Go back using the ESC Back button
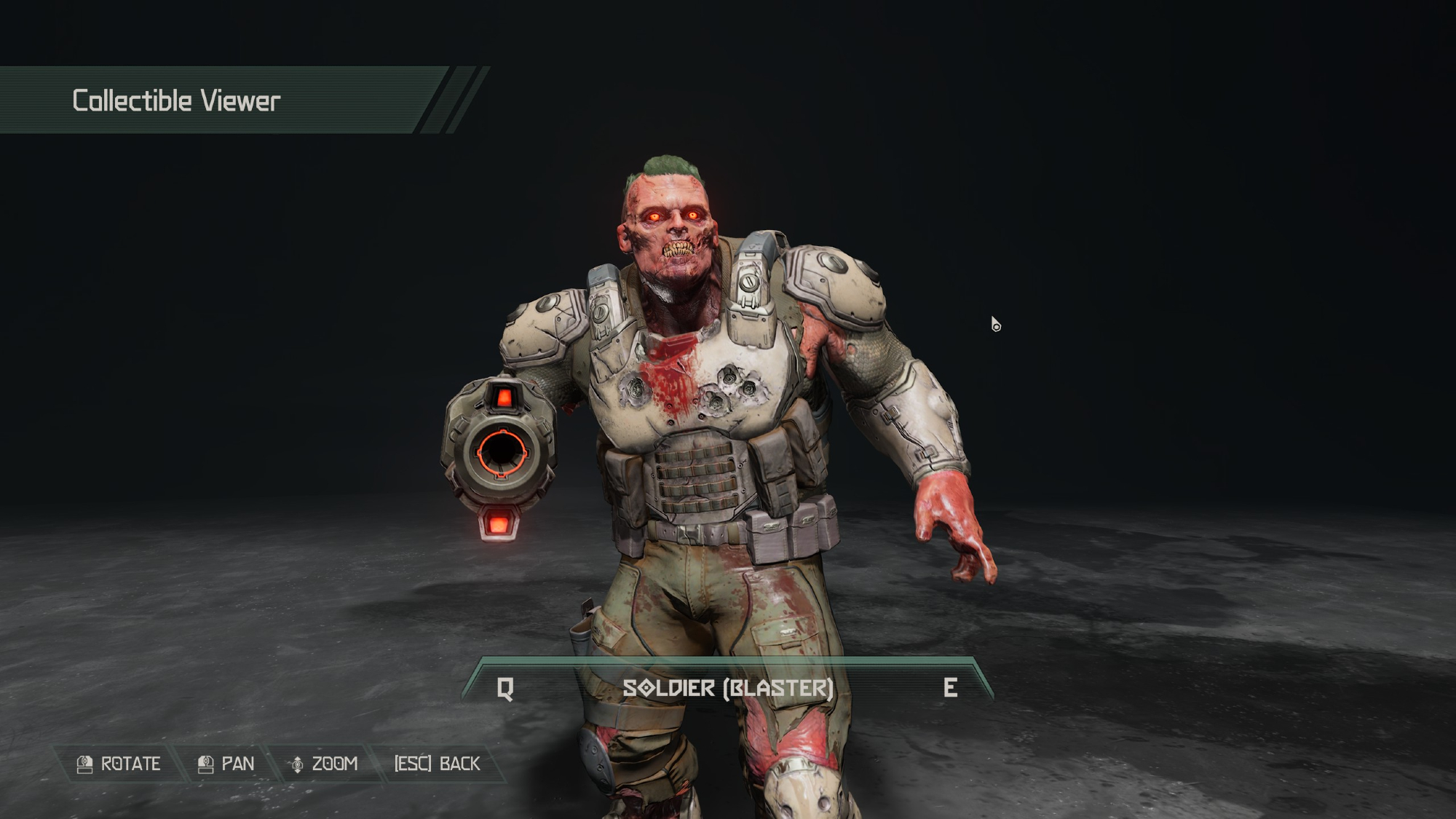 tap(437, 764)
